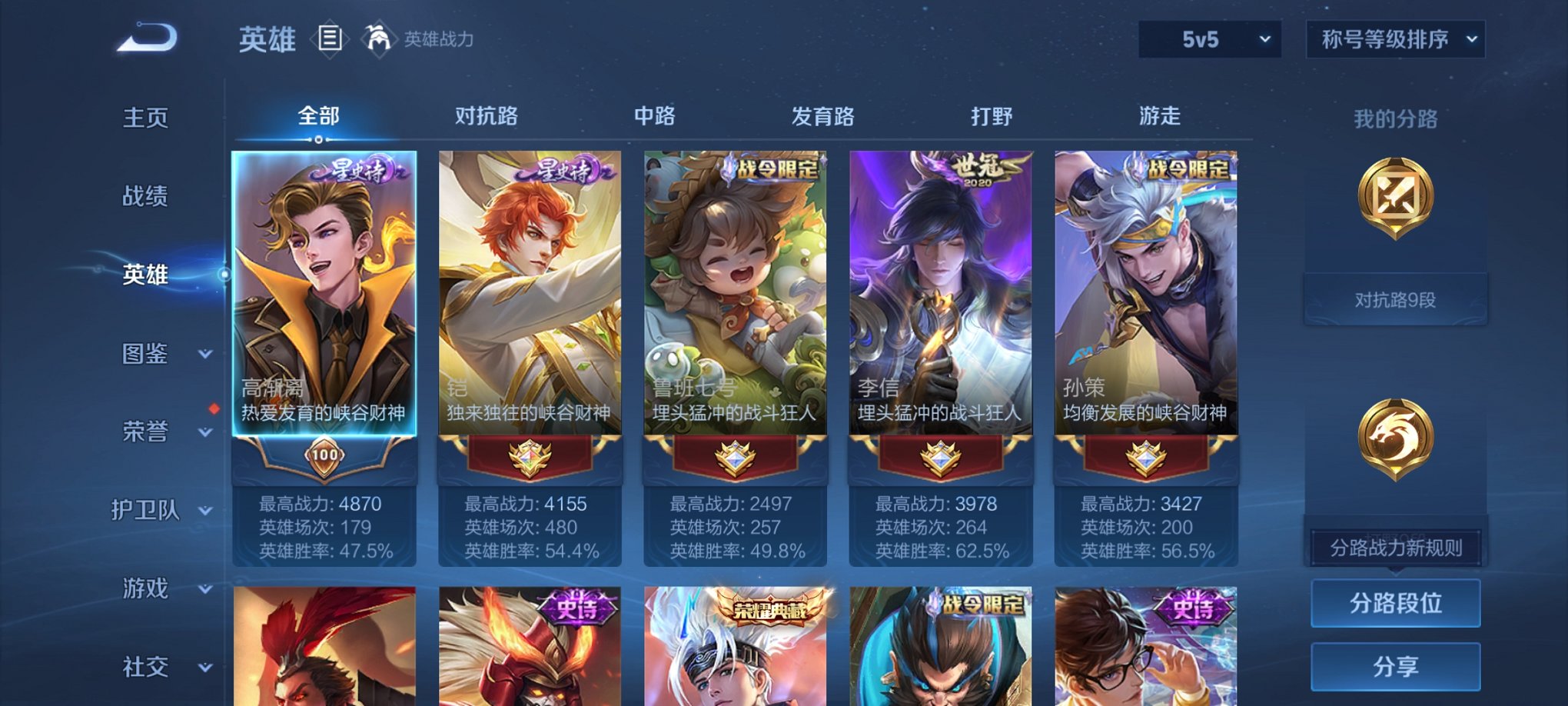Viewport: 1568px width, 706px height.
Task: Open the hero list icon beside 英雄 title
Action: pyautogui.click(x=331, y=38)
